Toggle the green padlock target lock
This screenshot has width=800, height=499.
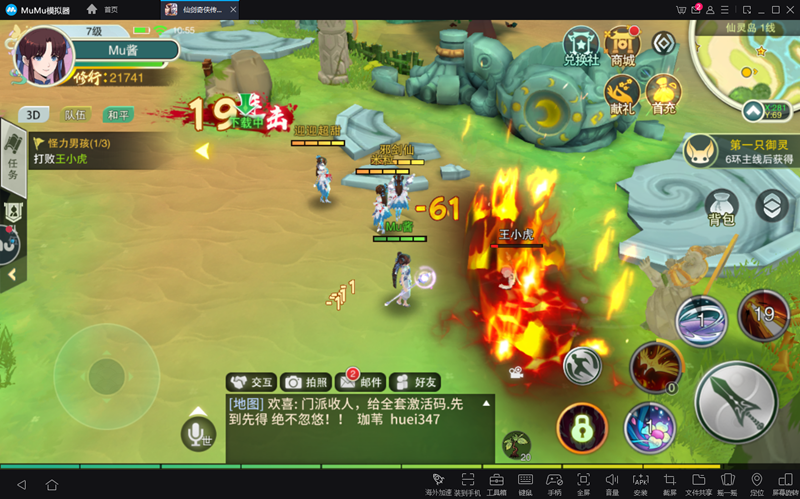[581, 428]
